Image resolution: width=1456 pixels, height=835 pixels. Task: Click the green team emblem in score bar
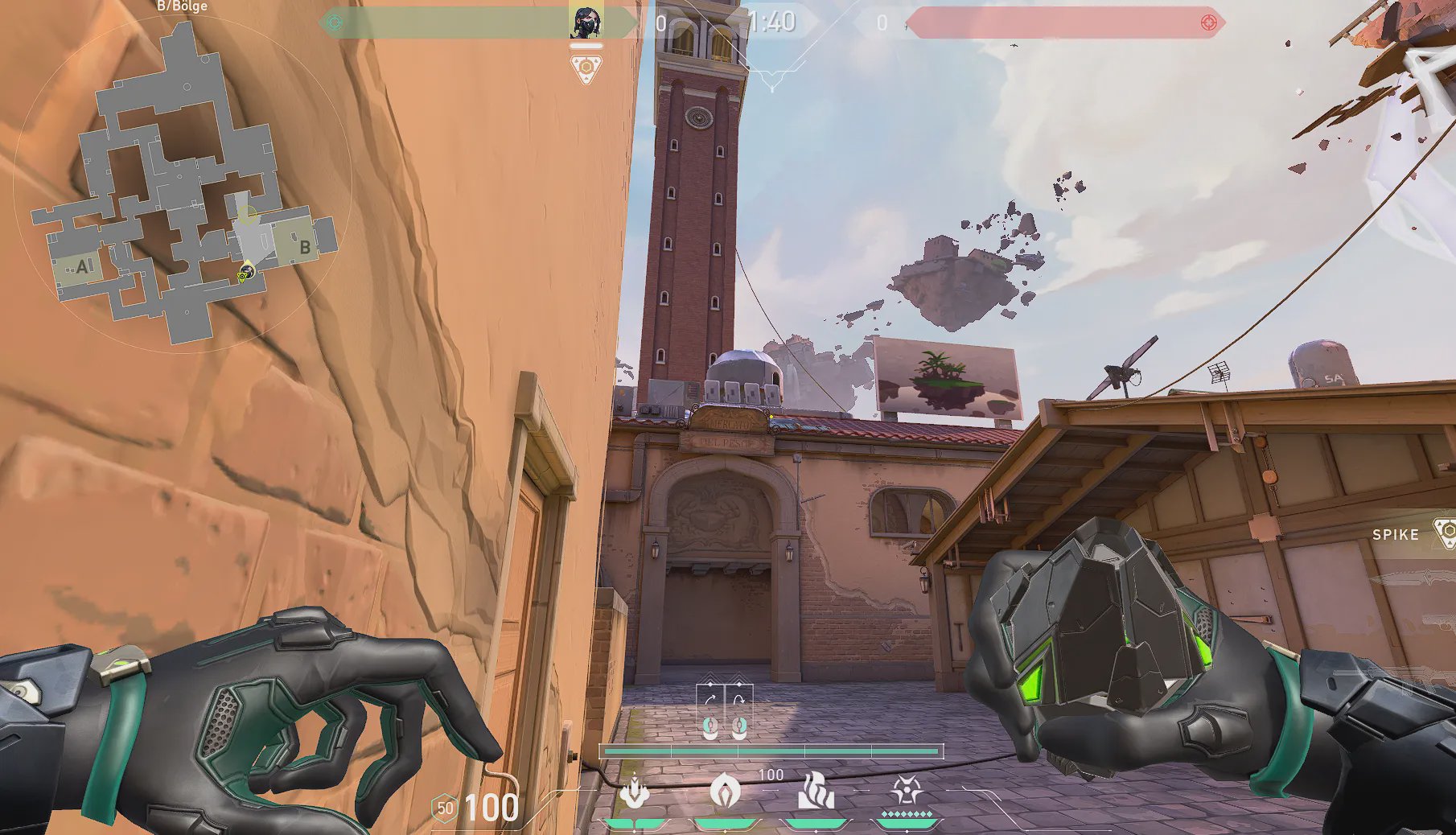click(x=335, y=23)
